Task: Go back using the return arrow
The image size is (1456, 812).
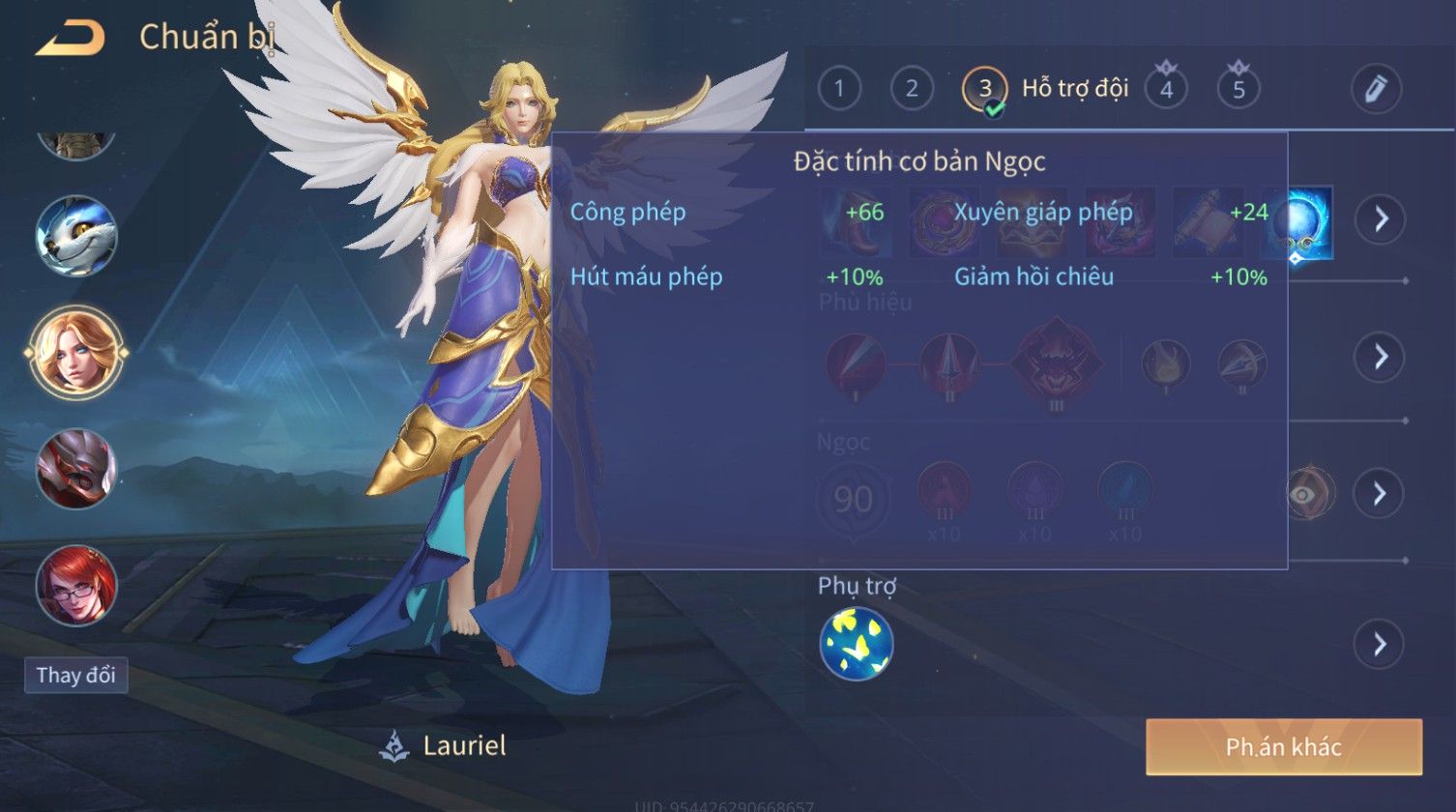Action: pyautogui.click(x=70, y=39)
